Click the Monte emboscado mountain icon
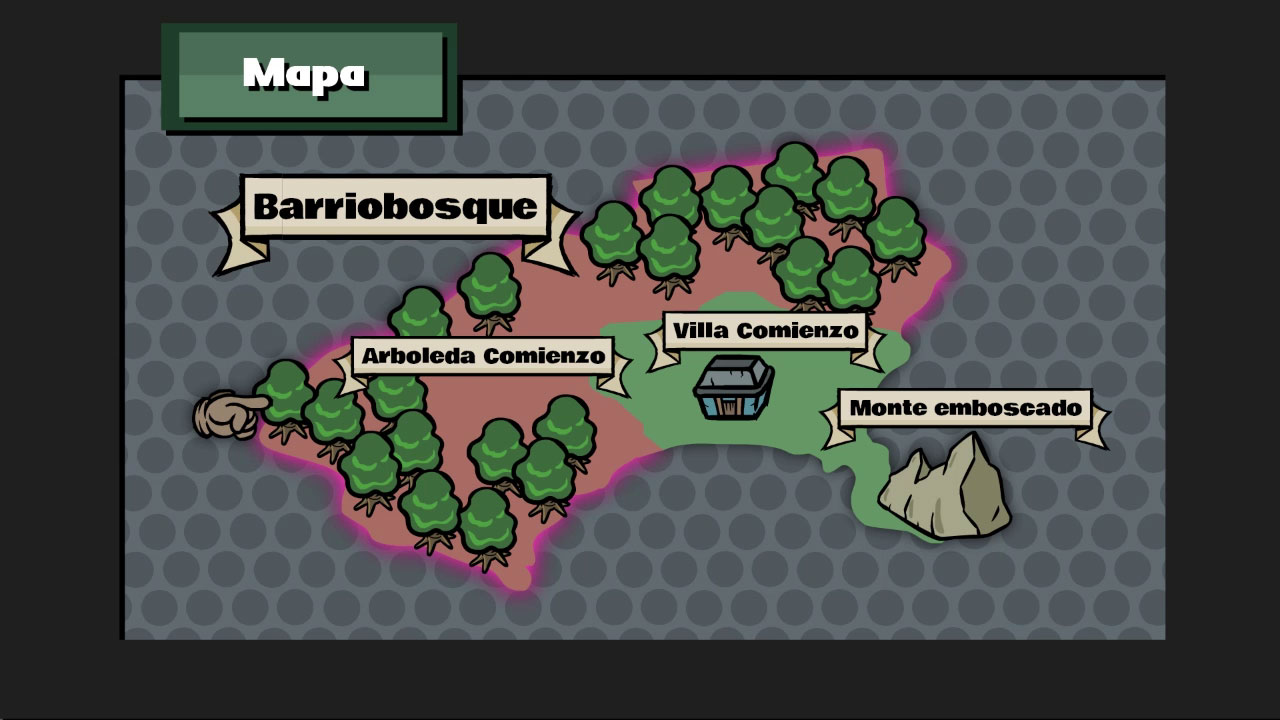 [x=945, y=489]
